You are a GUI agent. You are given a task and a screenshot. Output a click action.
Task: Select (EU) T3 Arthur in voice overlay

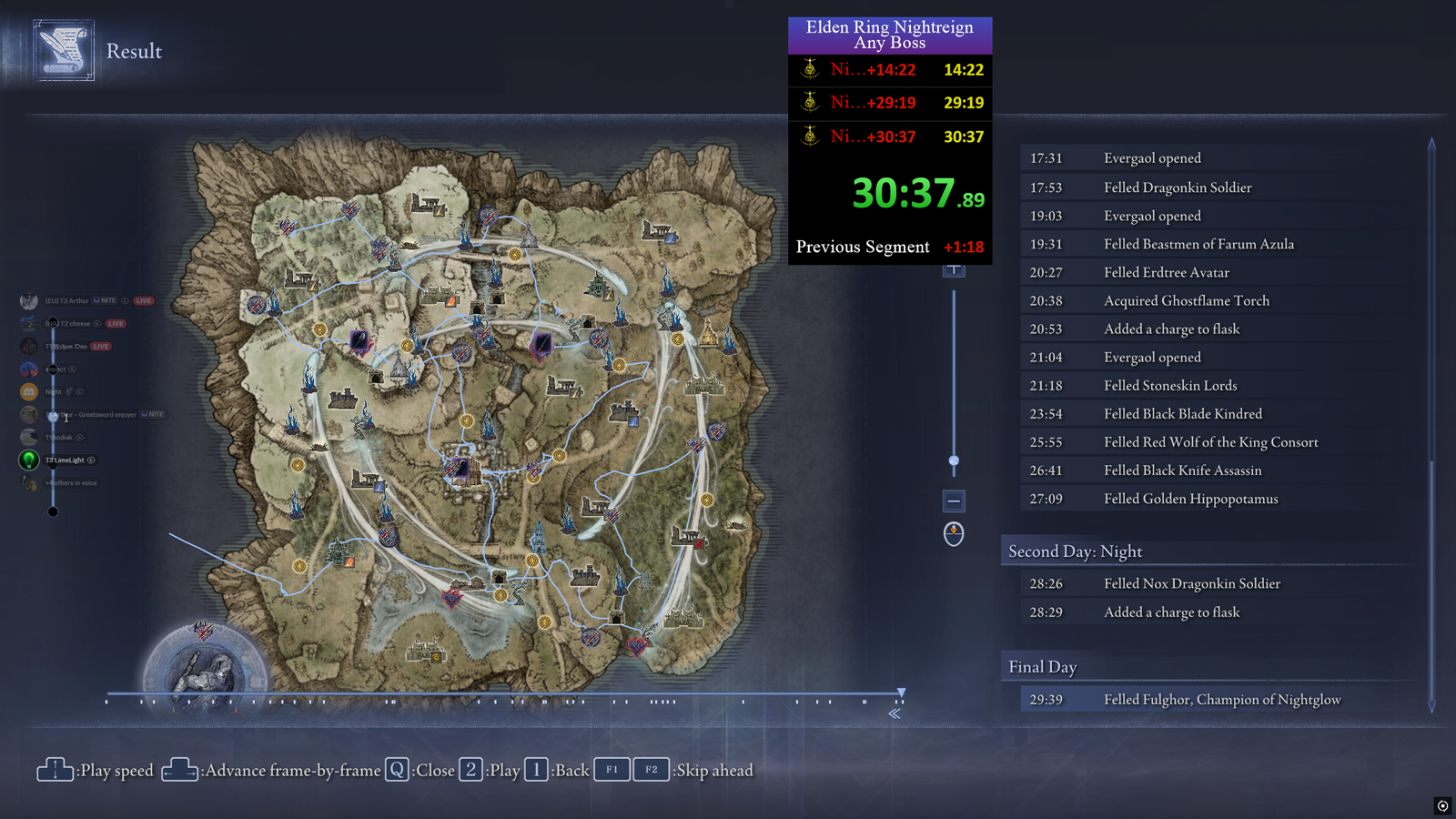click(67, 301)
